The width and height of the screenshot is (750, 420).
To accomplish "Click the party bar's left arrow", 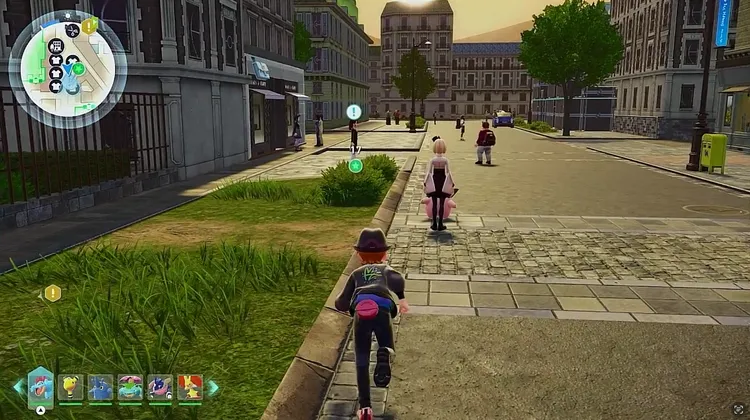I will click(x=17, y=386).
